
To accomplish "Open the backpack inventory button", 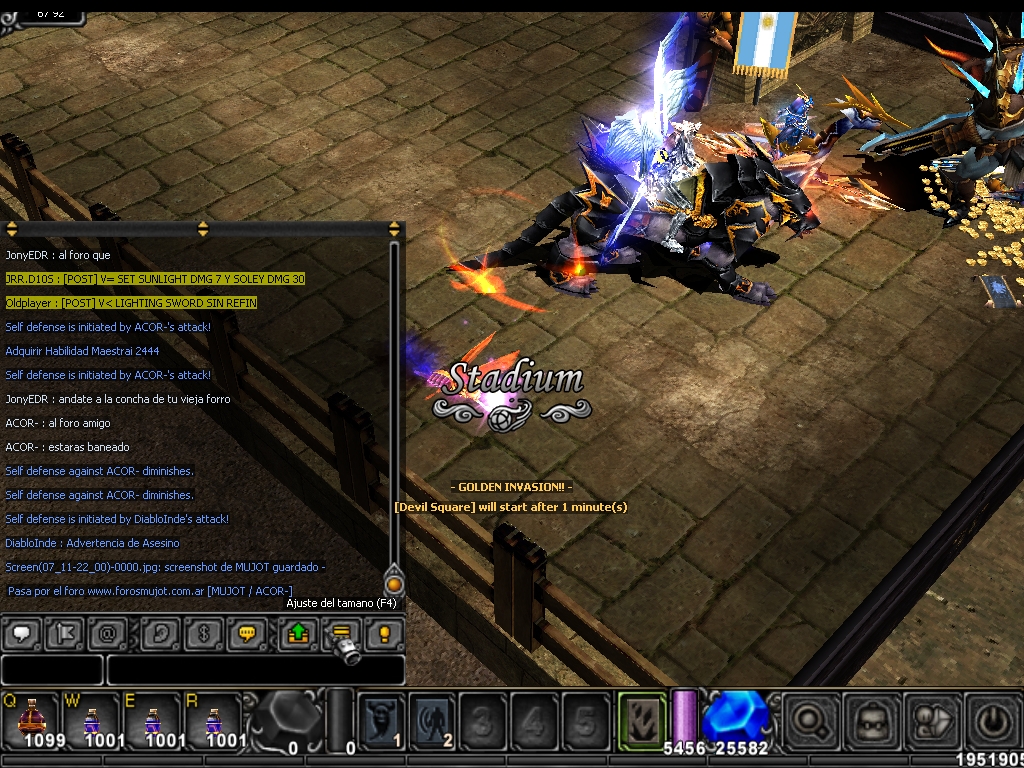I will [x=871, y=721].
